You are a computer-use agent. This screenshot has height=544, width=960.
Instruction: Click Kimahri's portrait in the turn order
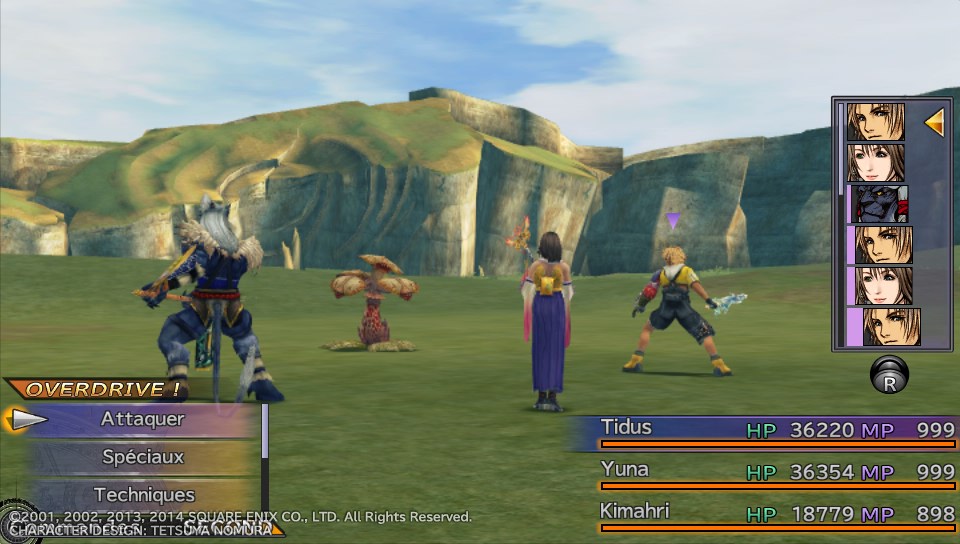(x=877, y=203)
